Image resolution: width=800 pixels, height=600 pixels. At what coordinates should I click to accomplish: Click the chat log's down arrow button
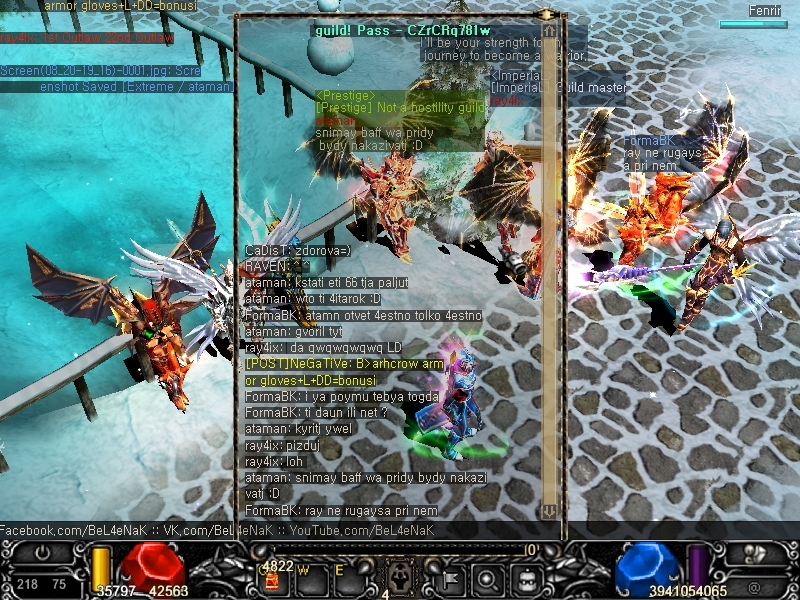[548, 511]
